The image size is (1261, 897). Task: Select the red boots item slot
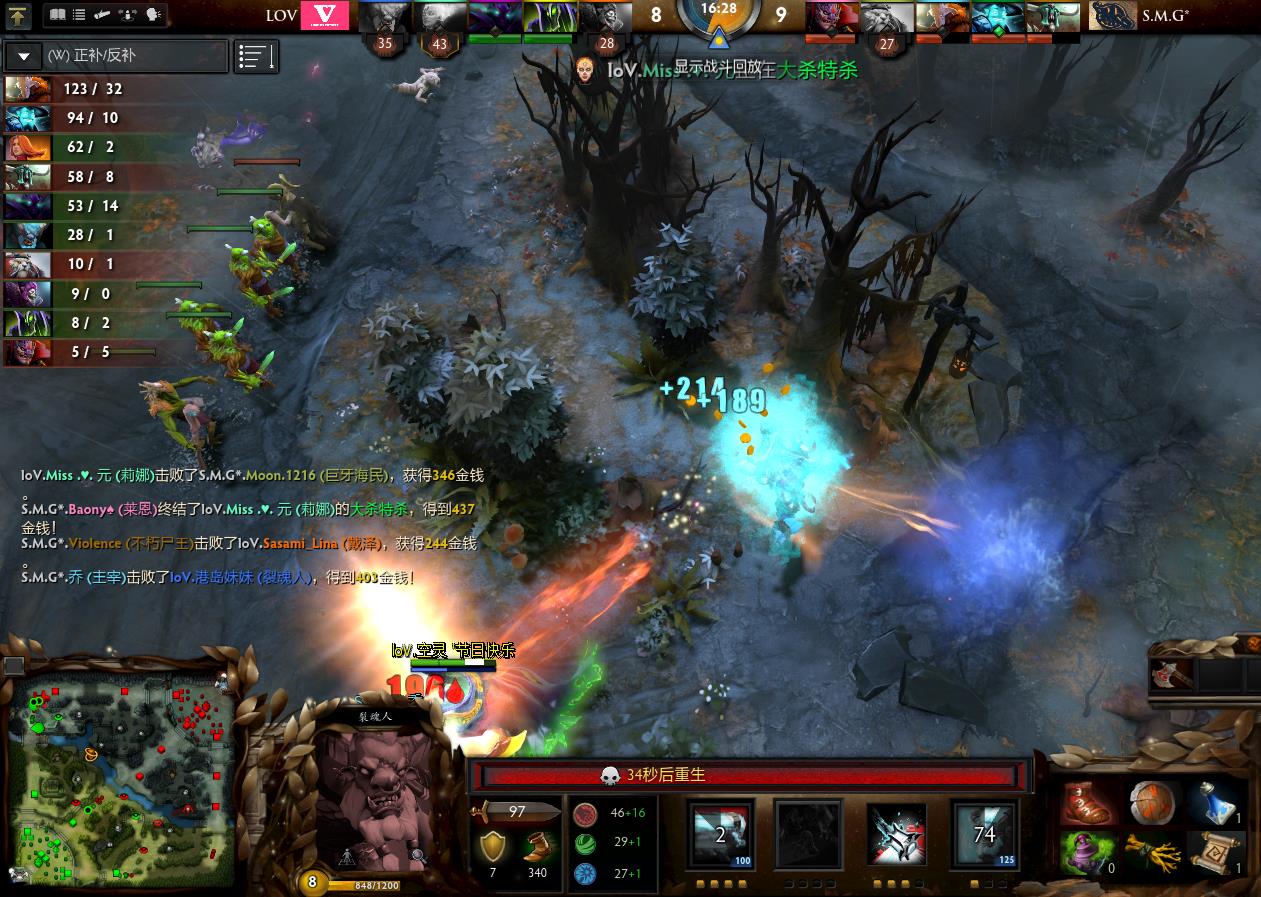point(1088,802)
